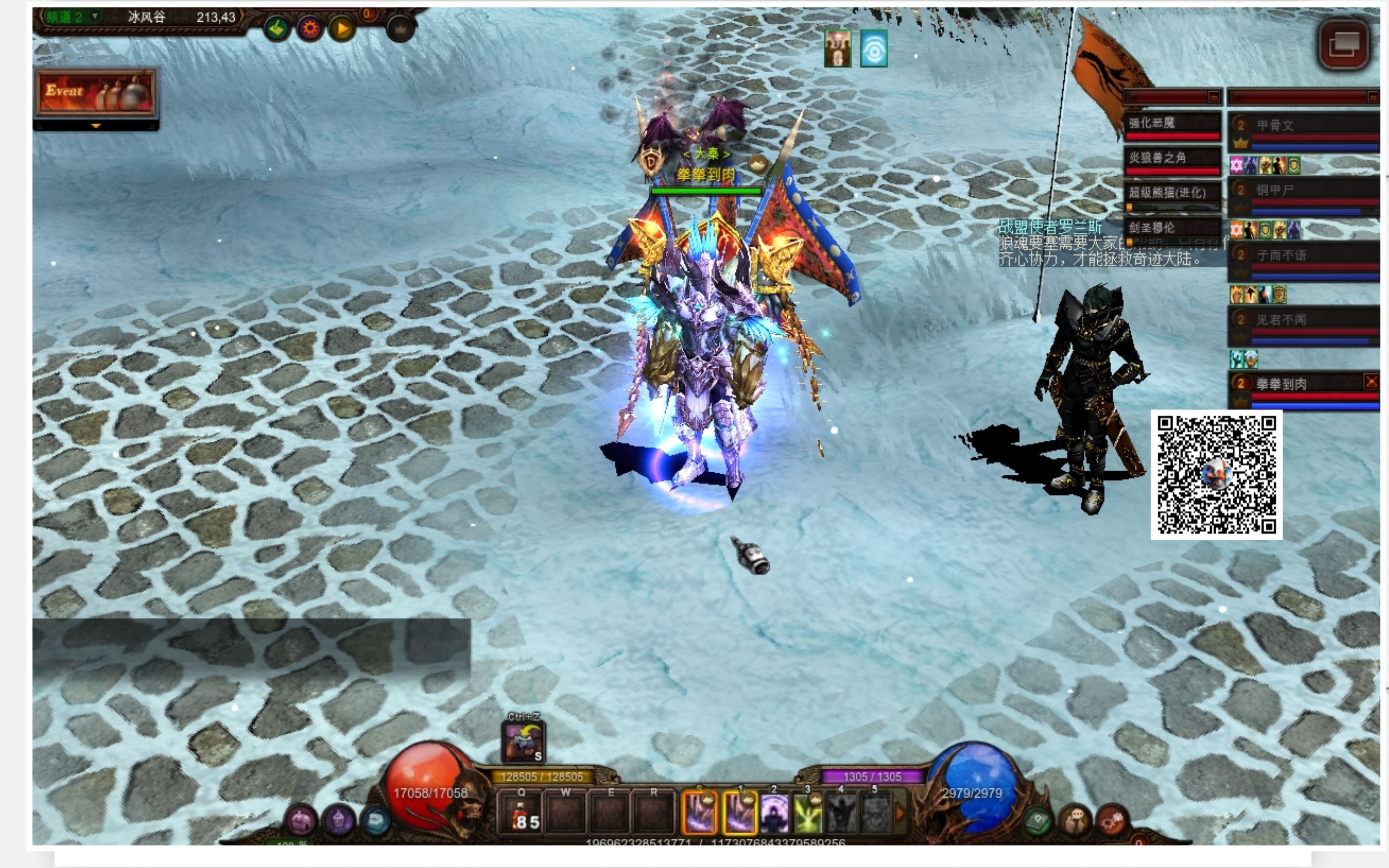The height and width of the screenshot is (868, 1389).
Task: Click the green broom icon button
Action: [277, 28]
